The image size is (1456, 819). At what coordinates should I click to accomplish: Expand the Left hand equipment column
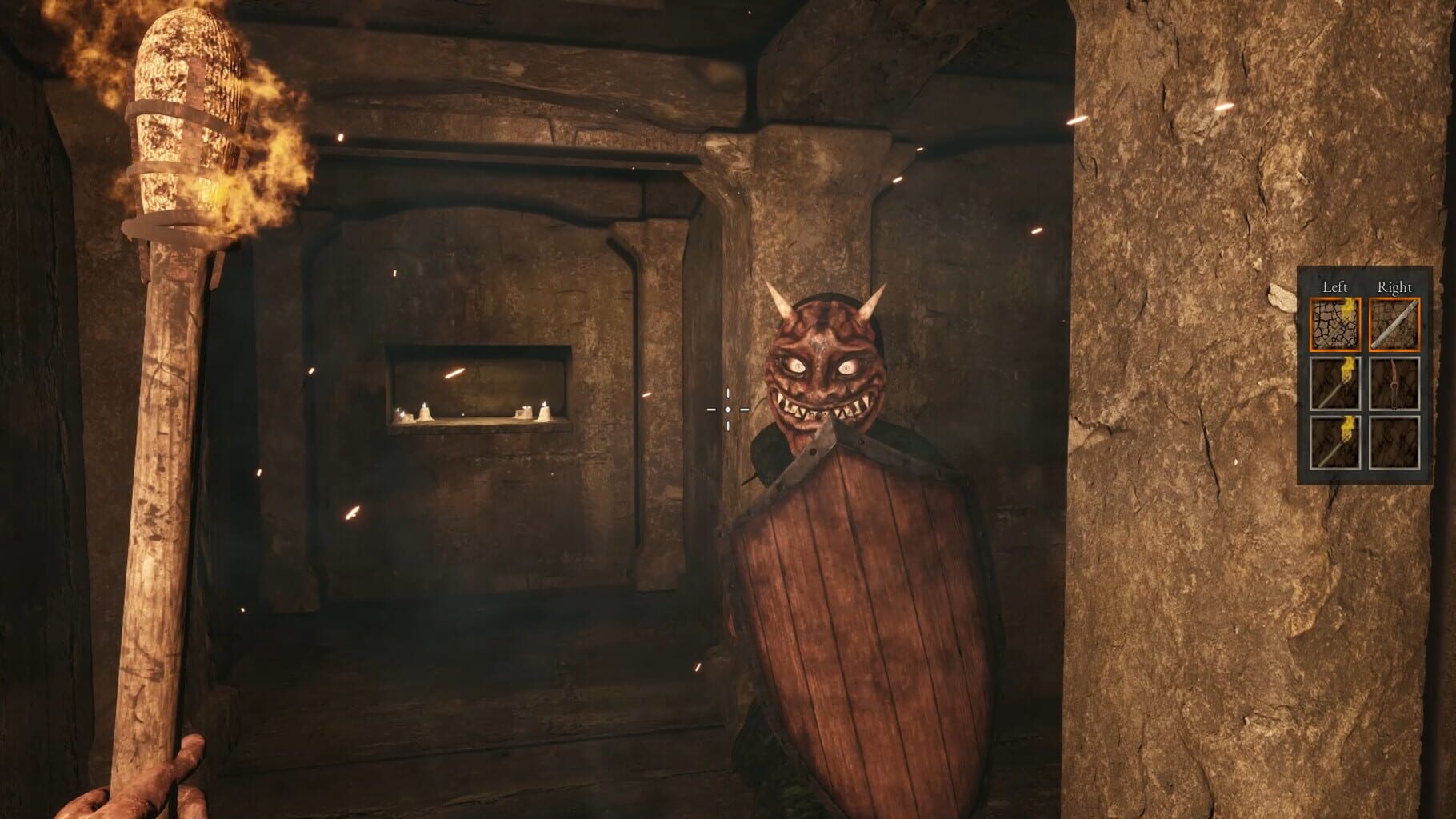click(1336, 286)
